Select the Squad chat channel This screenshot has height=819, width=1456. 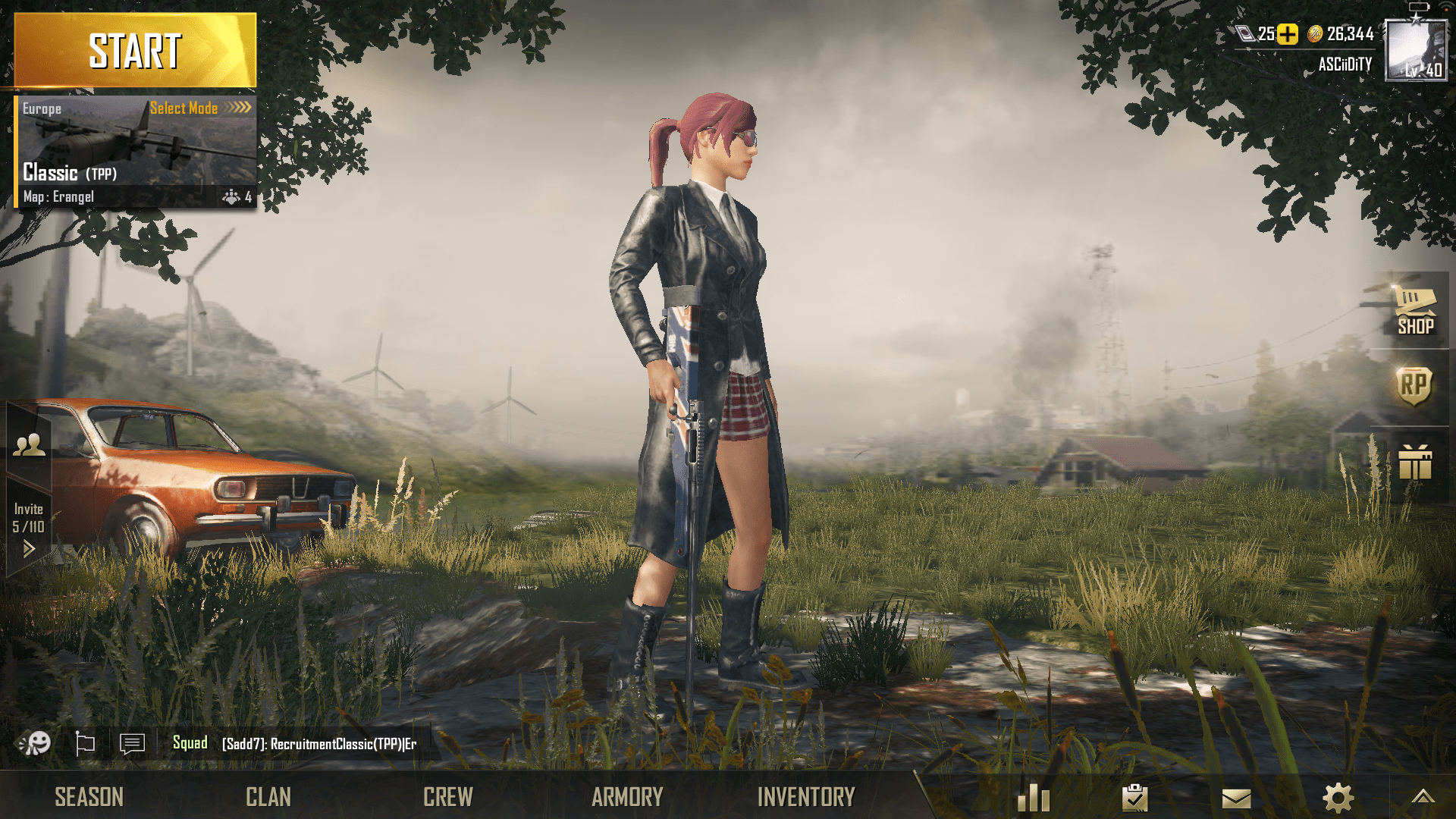[x=192, y=744]
